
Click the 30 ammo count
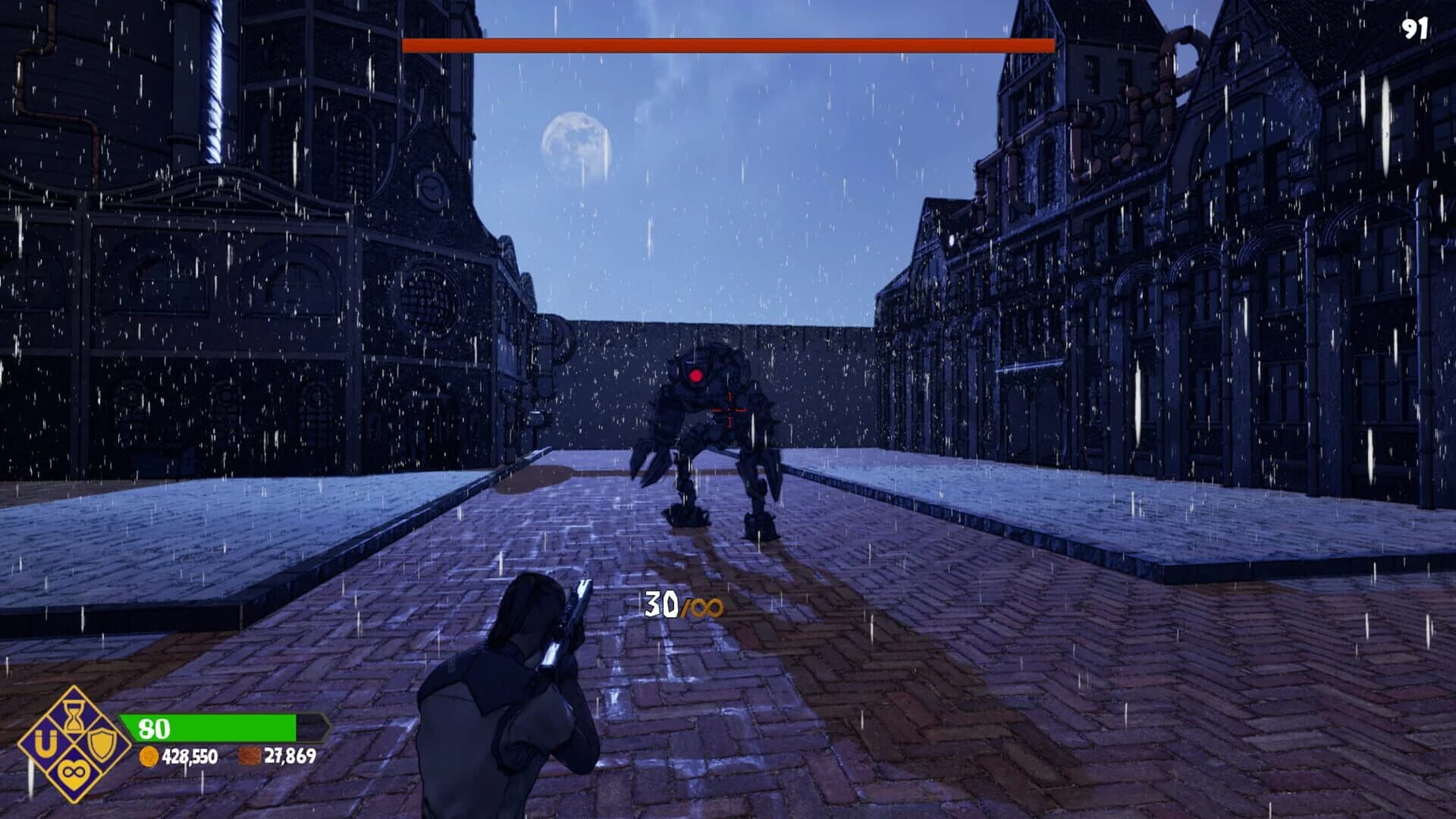tap(661, 605)
